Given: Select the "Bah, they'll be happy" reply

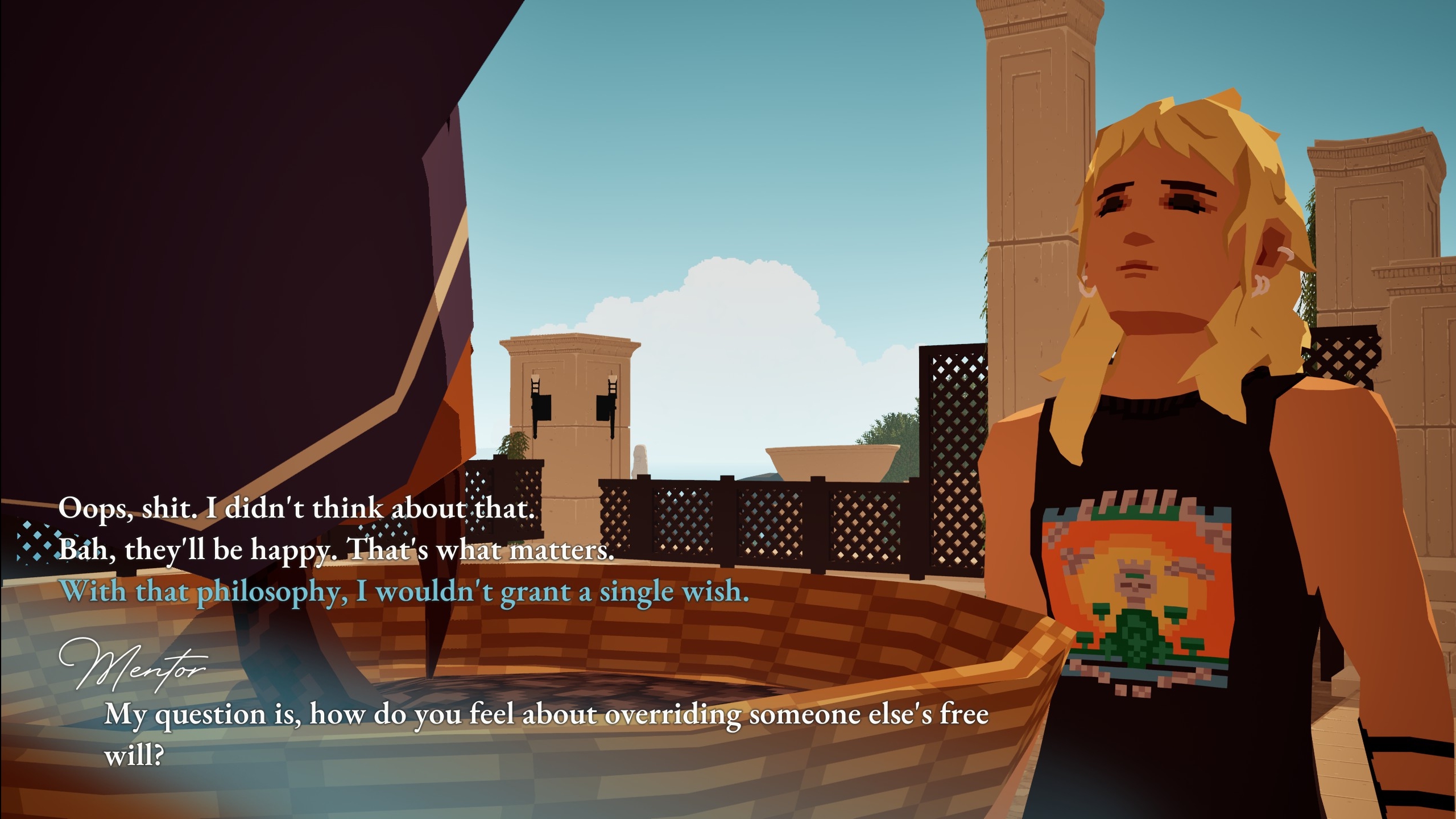Looking at the screenshot, I should 336,549.
